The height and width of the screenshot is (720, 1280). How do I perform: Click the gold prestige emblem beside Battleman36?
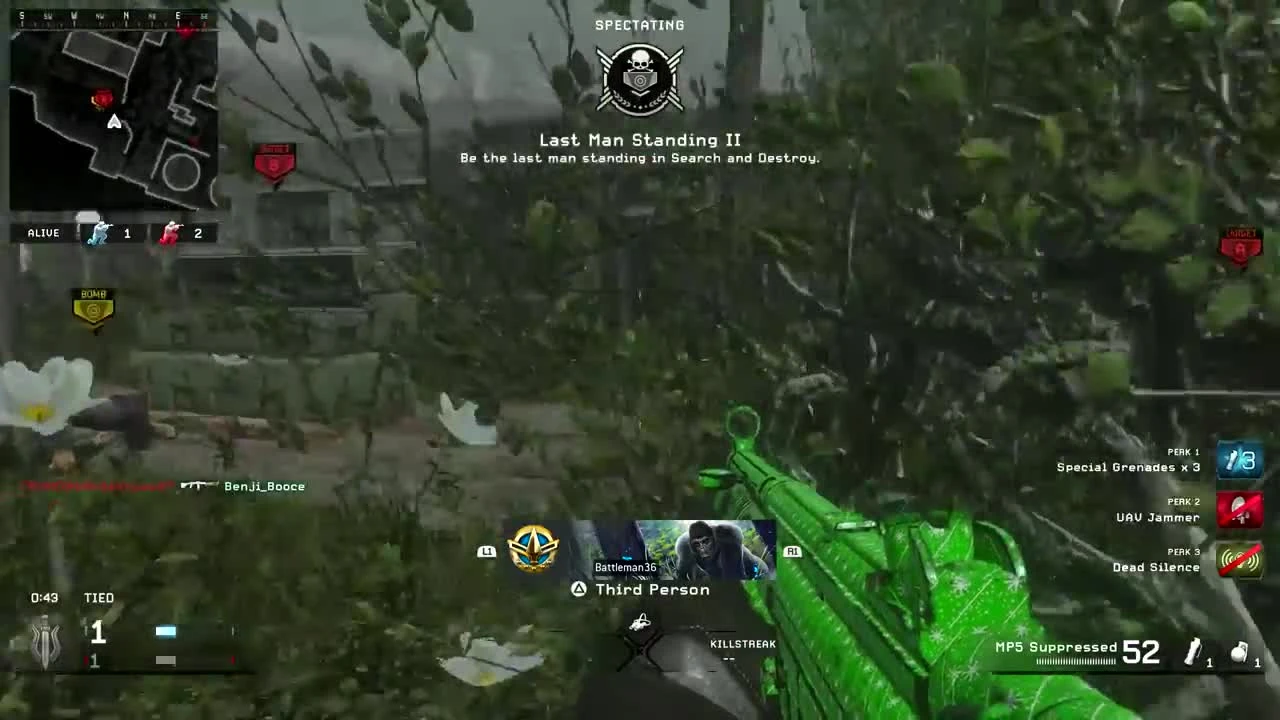(x=533, y=548)
